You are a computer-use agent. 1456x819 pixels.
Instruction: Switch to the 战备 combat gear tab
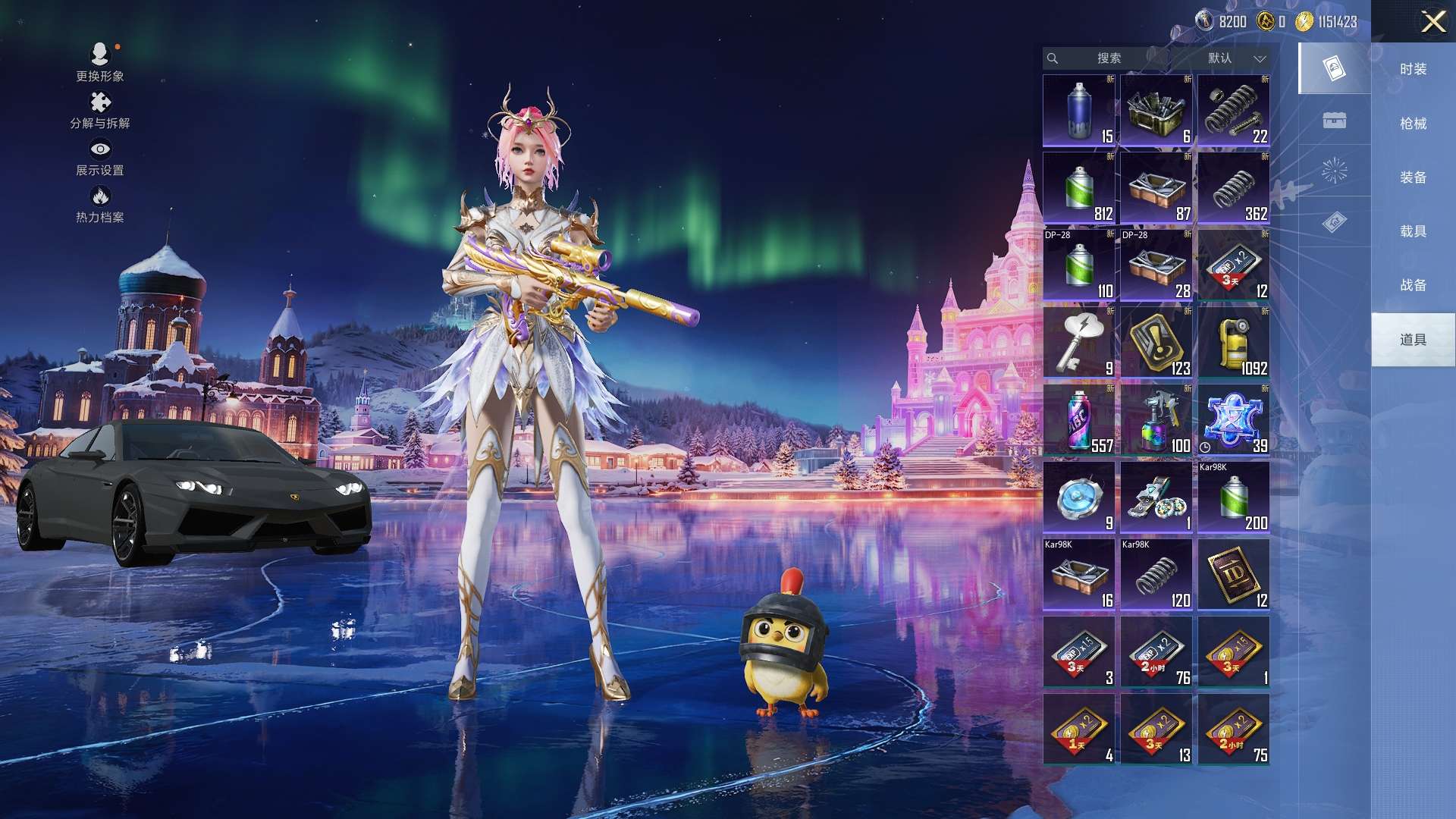tap(1413, 285)
